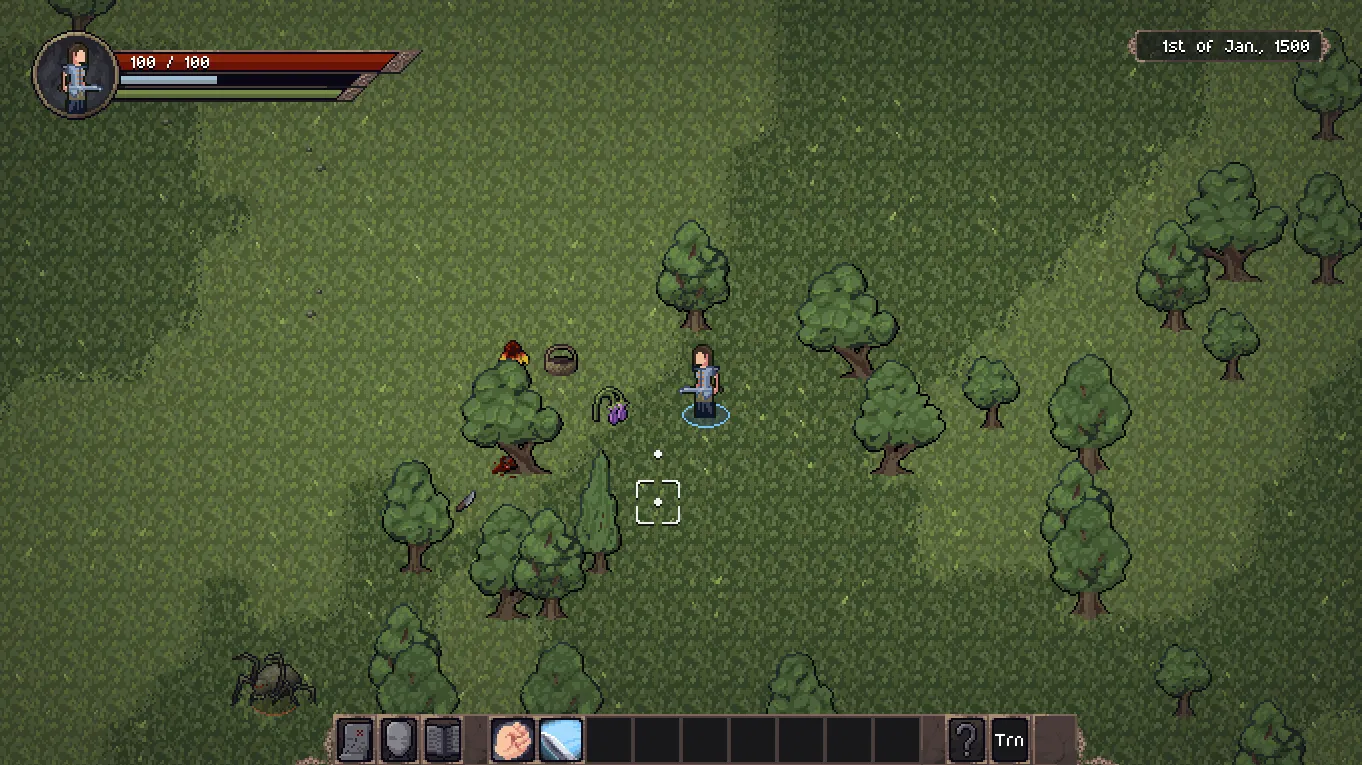Click the player portrait circle
Image resolution: width=1362 pixels, height=765 pixels.
point(76,75)
